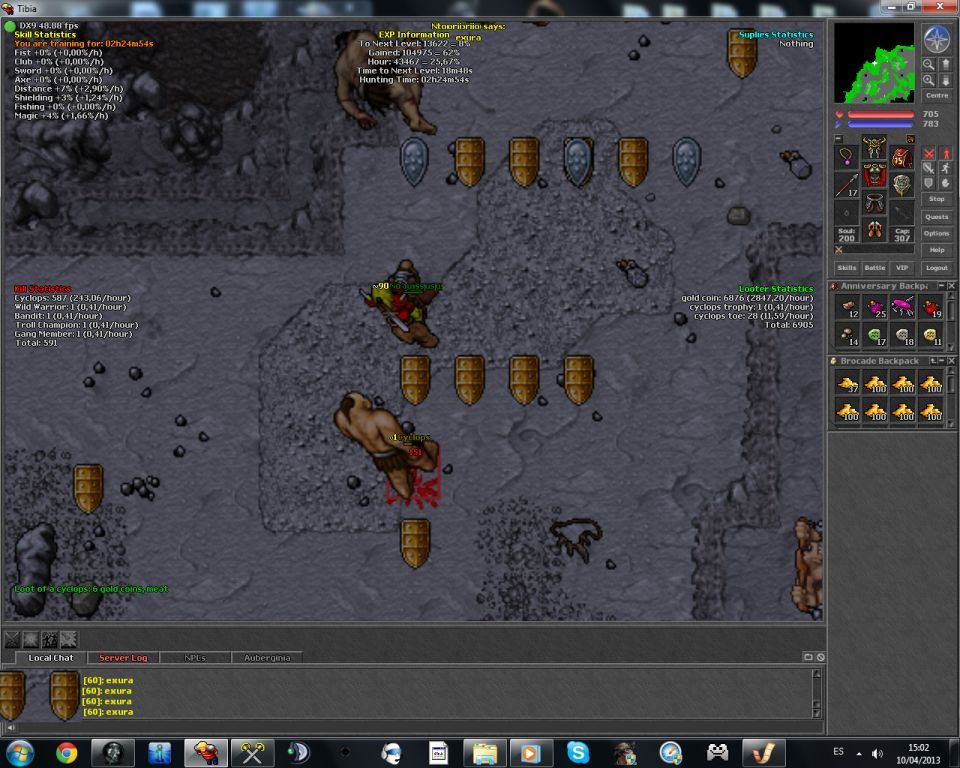Select the amulet in the necklace slot
960x768 pixels.
(x=847, y=155)
